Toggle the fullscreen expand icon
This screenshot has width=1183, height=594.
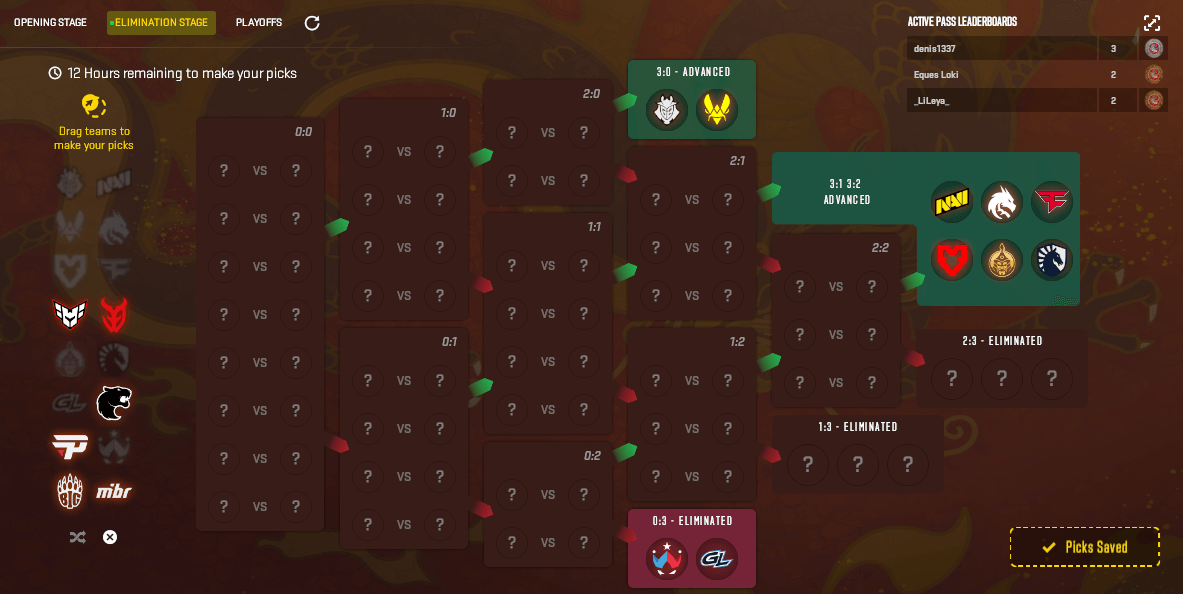click(x=1152, y=23)
